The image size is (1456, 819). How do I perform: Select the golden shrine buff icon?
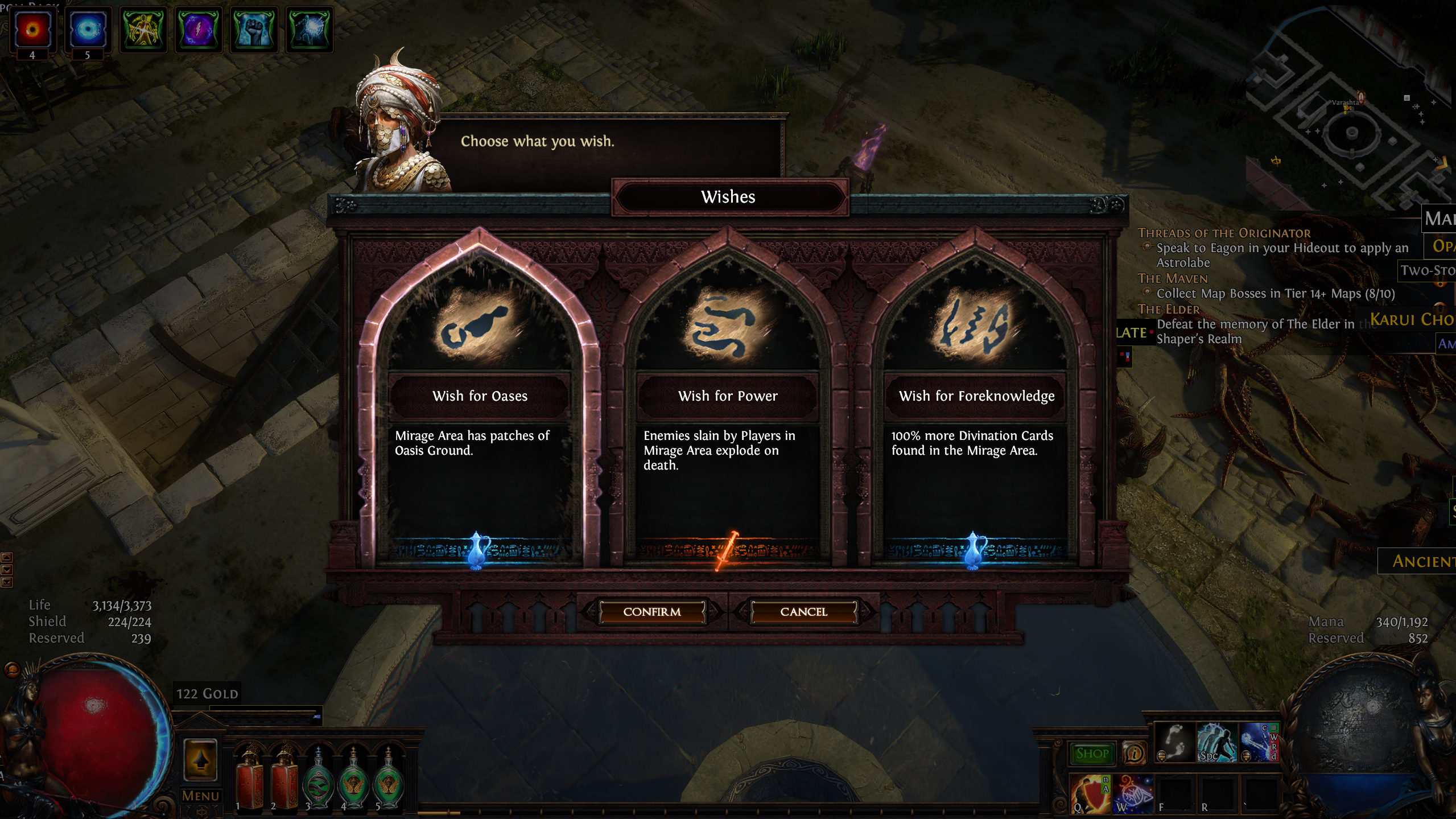pyautogui.click(x=142, y=30)
